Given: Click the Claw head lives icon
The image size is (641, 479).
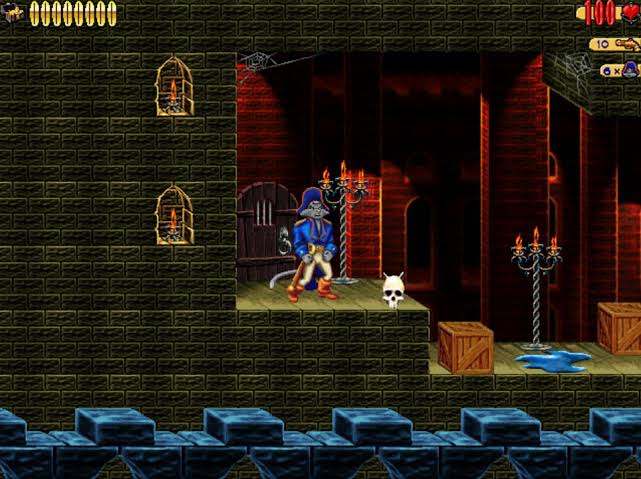Looking at the screenshot, I should coord(632,70).
